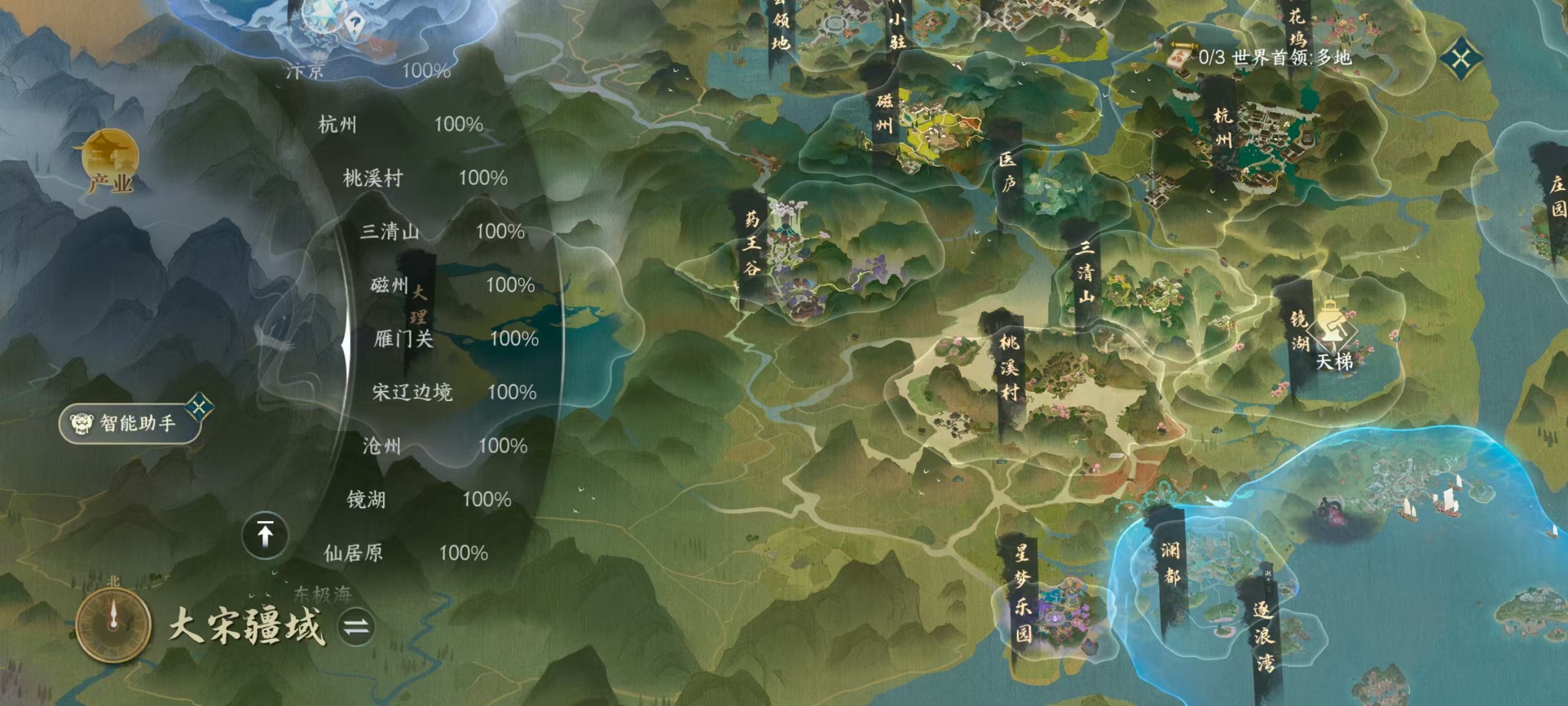
Task: Select the 天梯 ladder marker
Action: 1333,335
